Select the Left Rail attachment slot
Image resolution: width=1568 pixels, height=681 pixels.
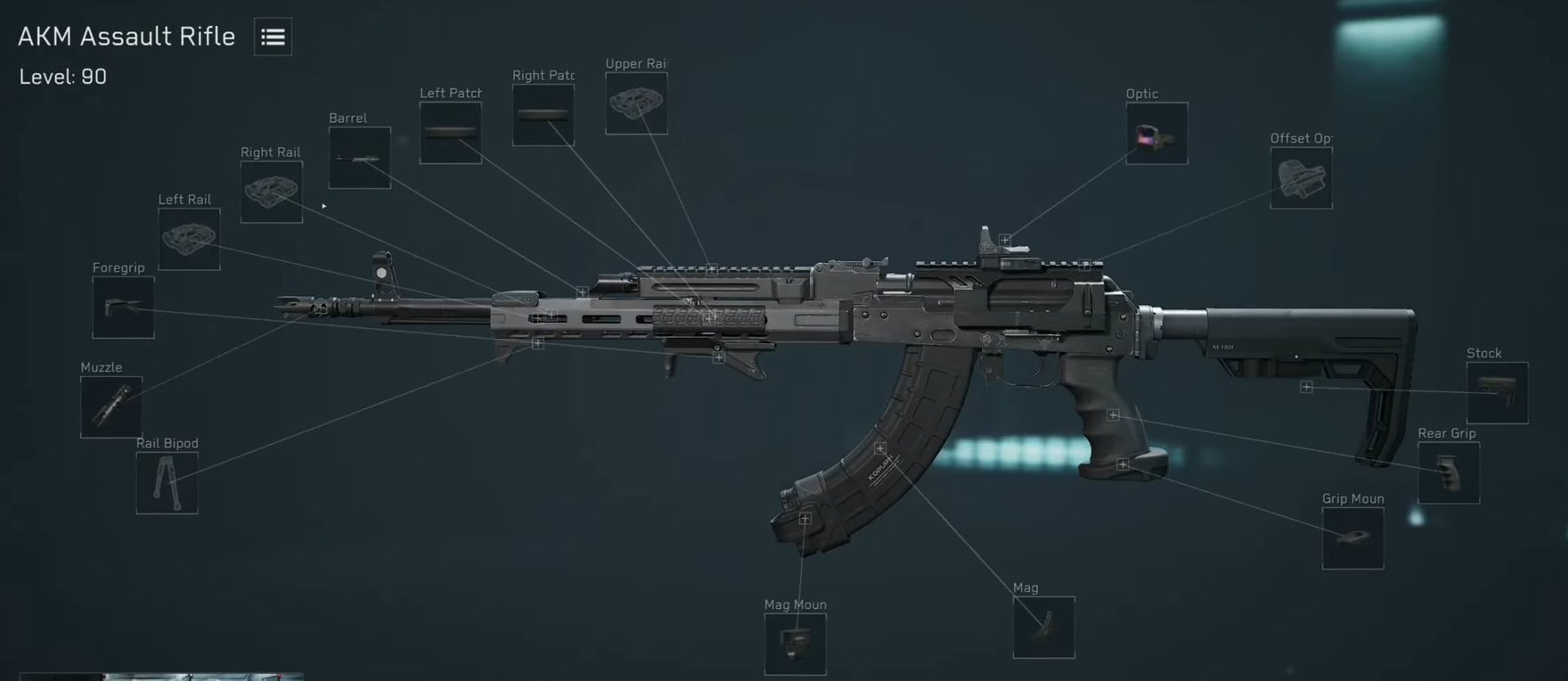pos(188,239)
